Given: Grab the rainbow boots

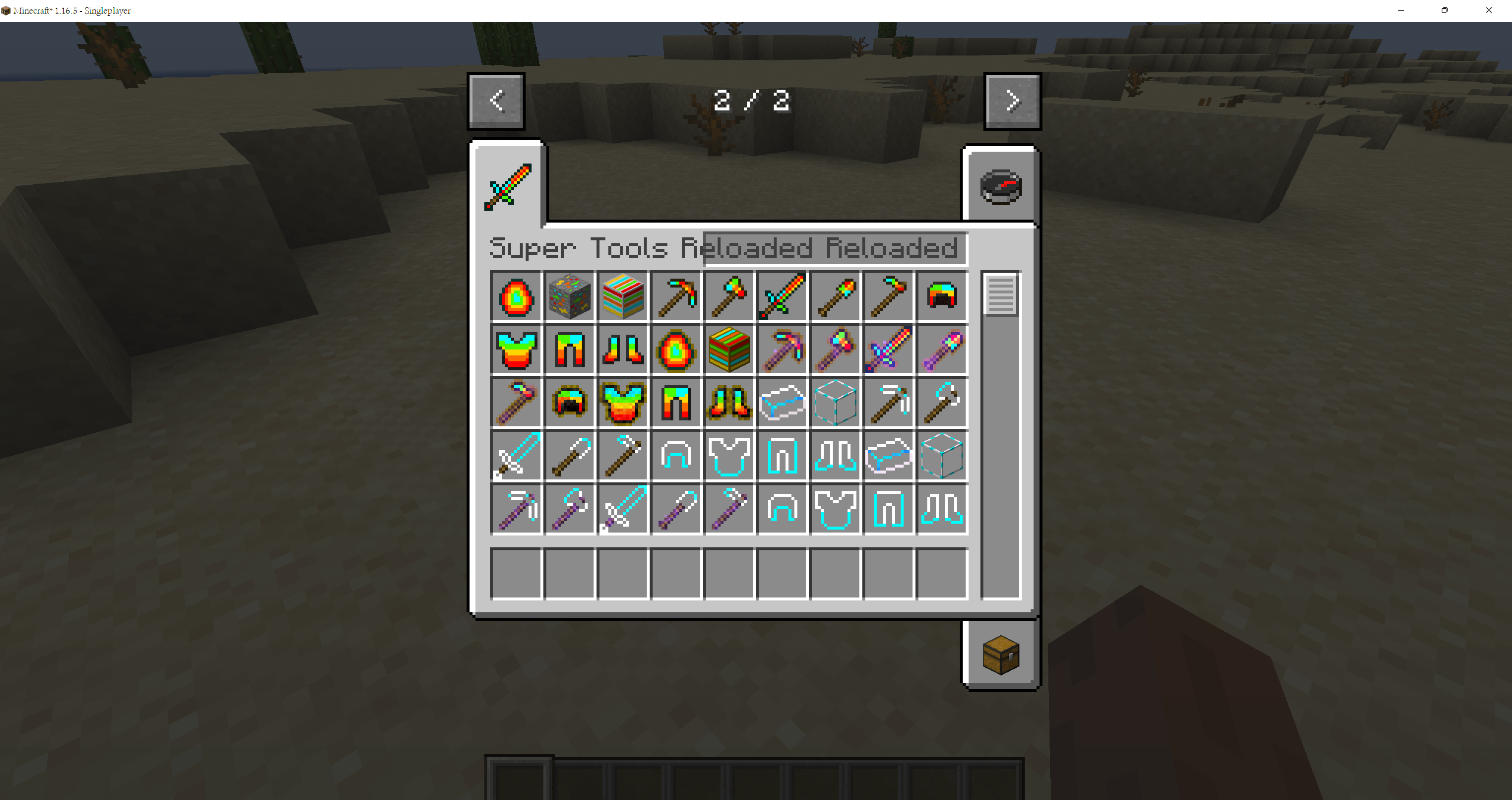Looking at the screenshot, I should coord(623,350).
